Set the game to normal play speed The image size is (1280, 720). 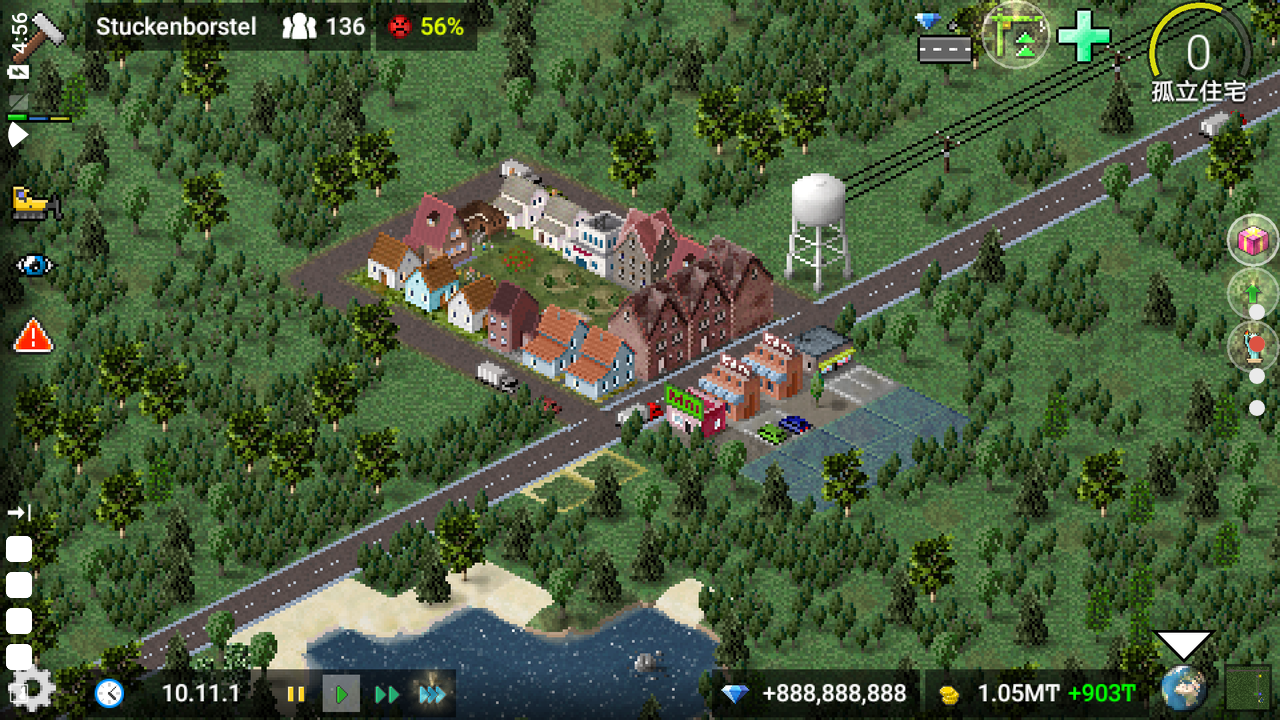(341, 694)
